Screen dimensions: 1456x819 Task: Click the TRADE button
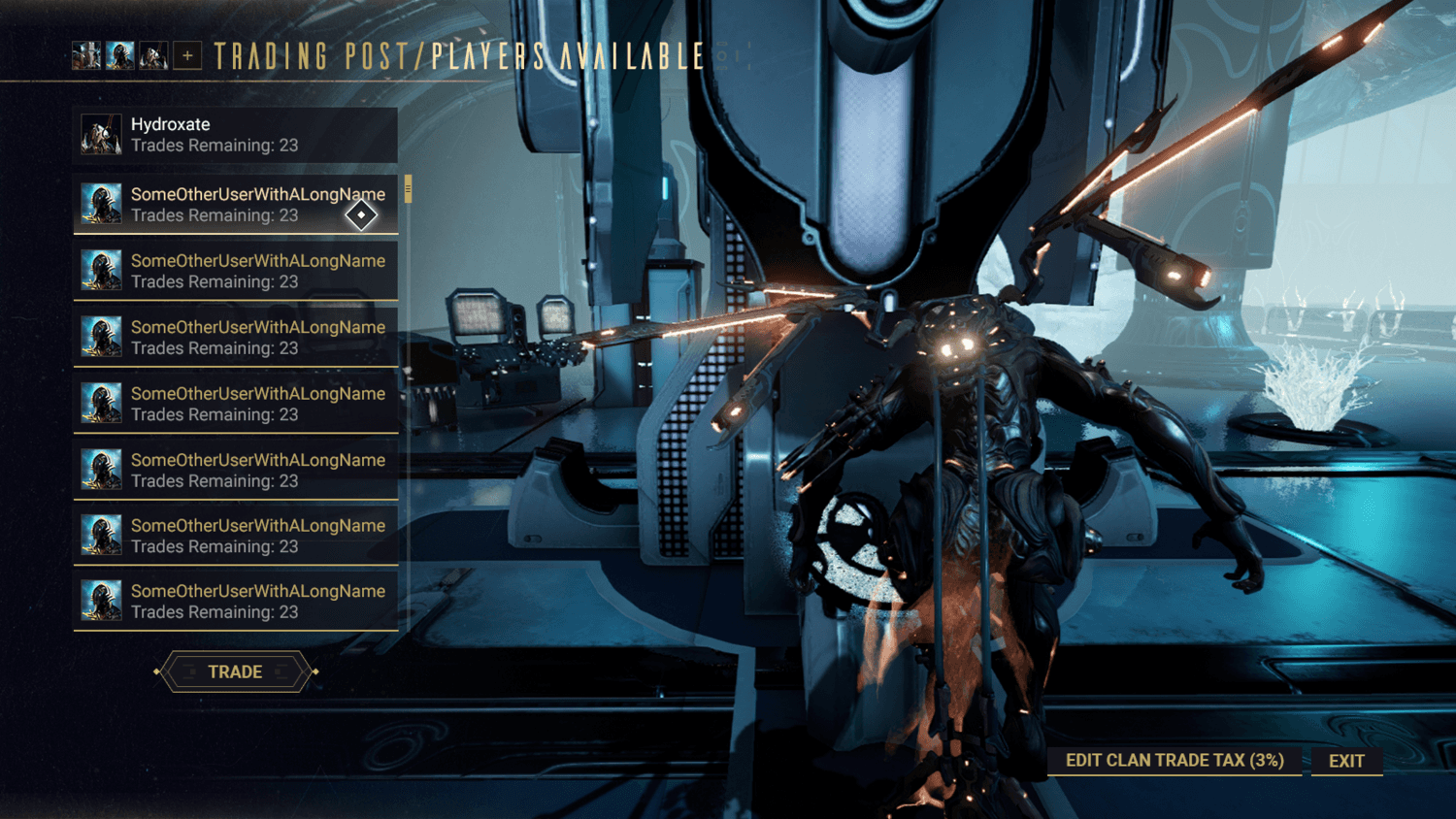point(235,672)
